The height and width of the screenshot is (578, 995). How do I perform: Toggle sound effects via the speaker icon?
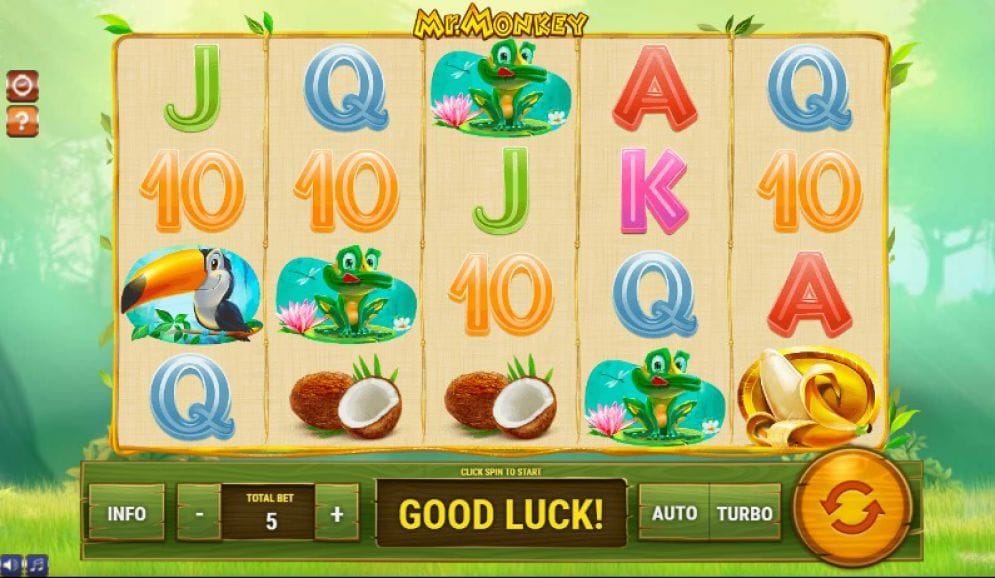11,565
